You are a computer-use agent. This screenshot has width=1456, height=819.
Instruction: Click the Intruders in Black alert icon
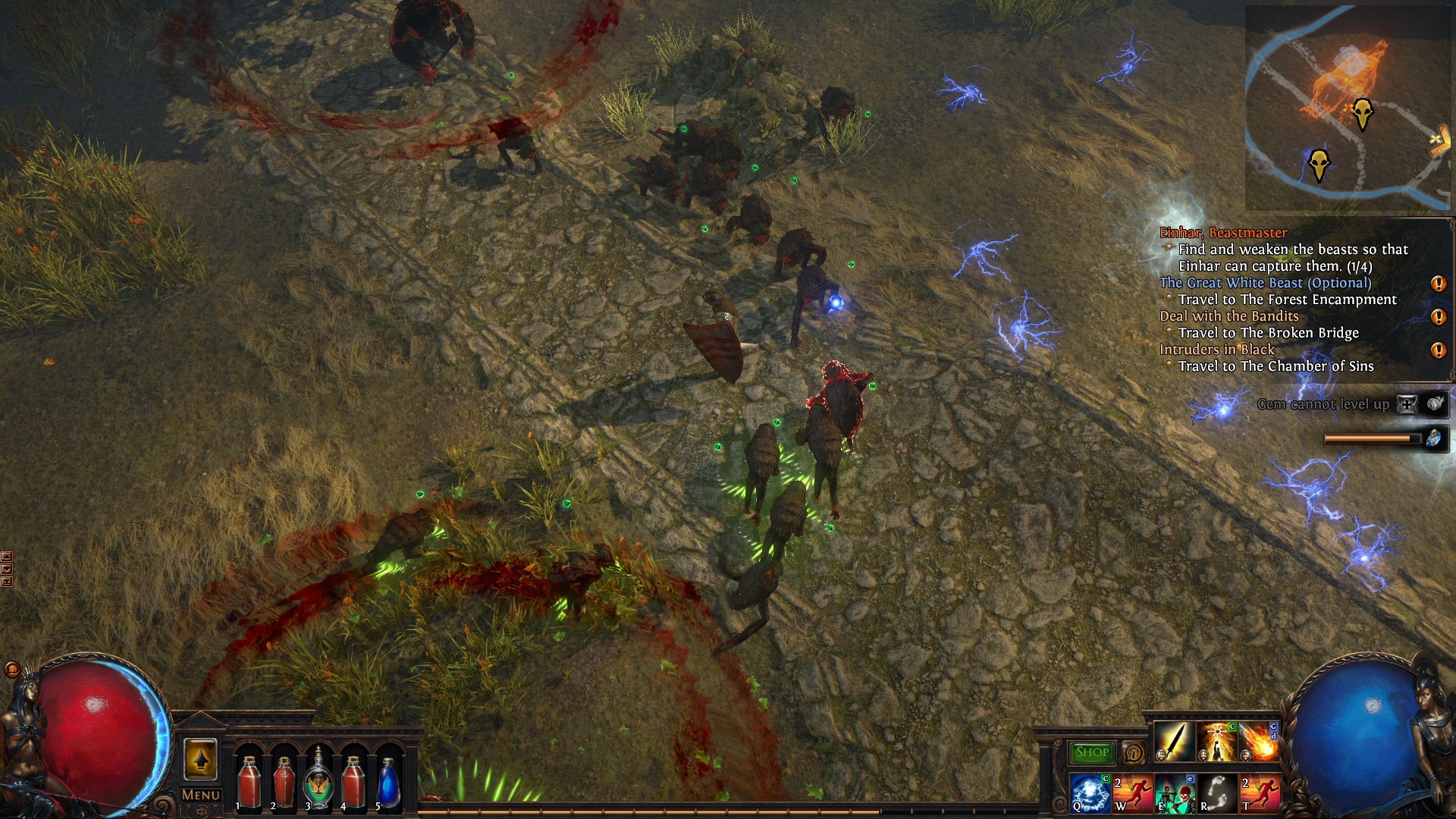click(x=1438, y=350)
